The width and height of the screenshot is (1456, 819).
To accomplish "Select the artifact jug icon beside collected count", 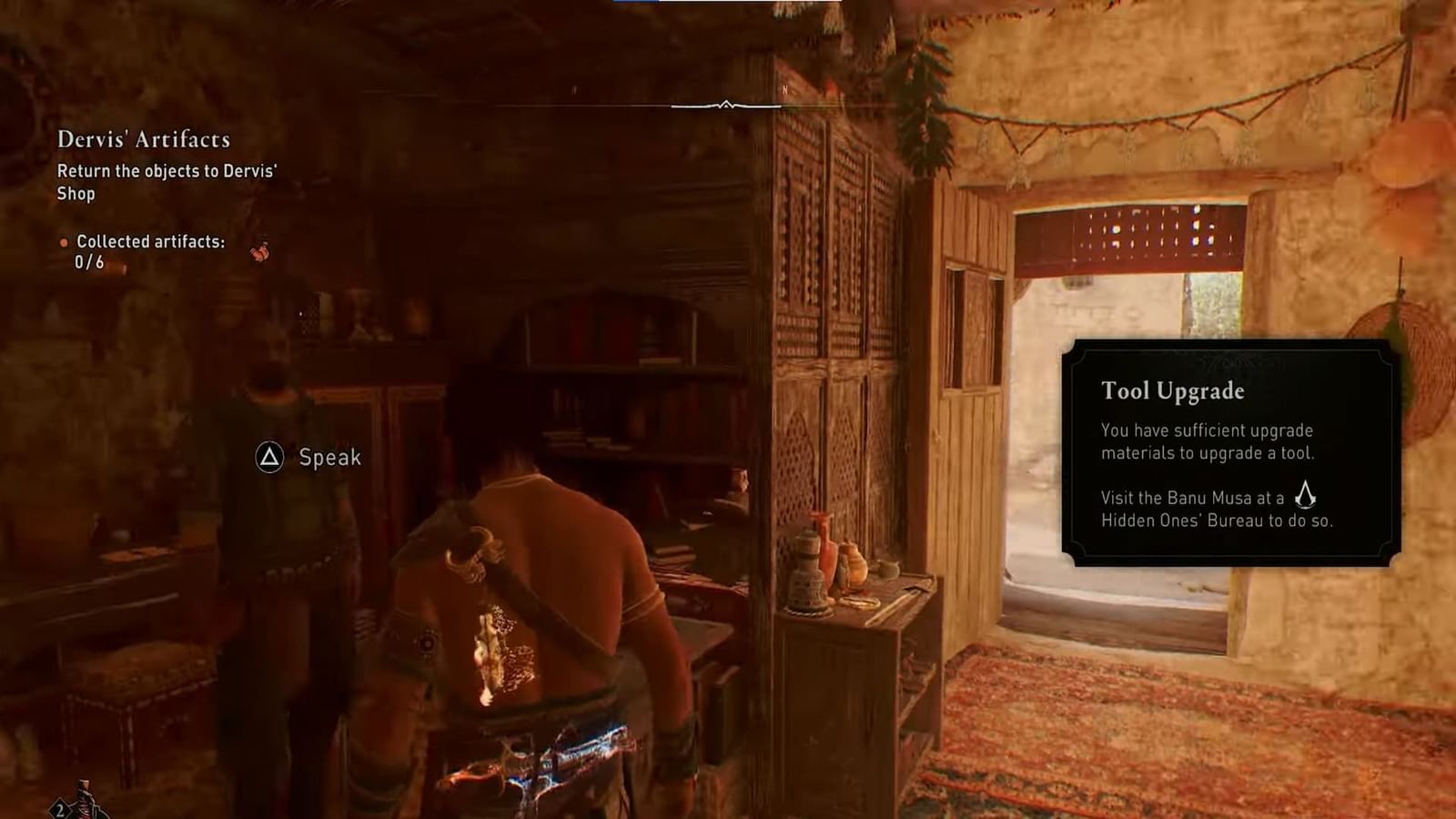I will click(260, 252).
